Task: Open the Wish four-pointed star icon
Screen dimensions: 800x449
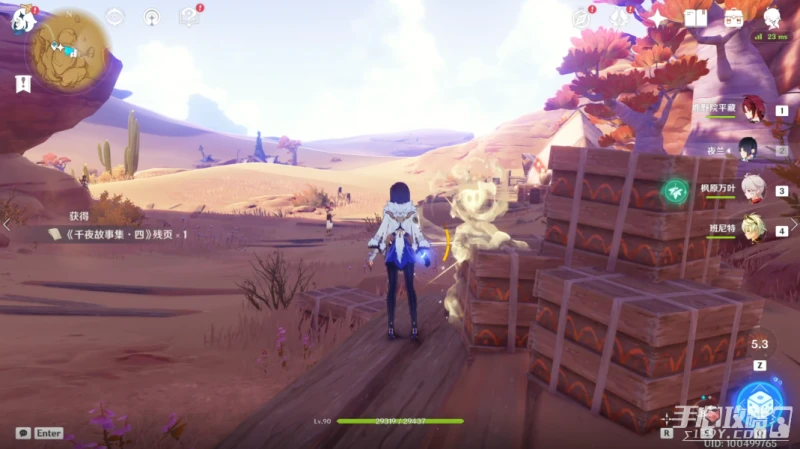Action: pos(657,19)
